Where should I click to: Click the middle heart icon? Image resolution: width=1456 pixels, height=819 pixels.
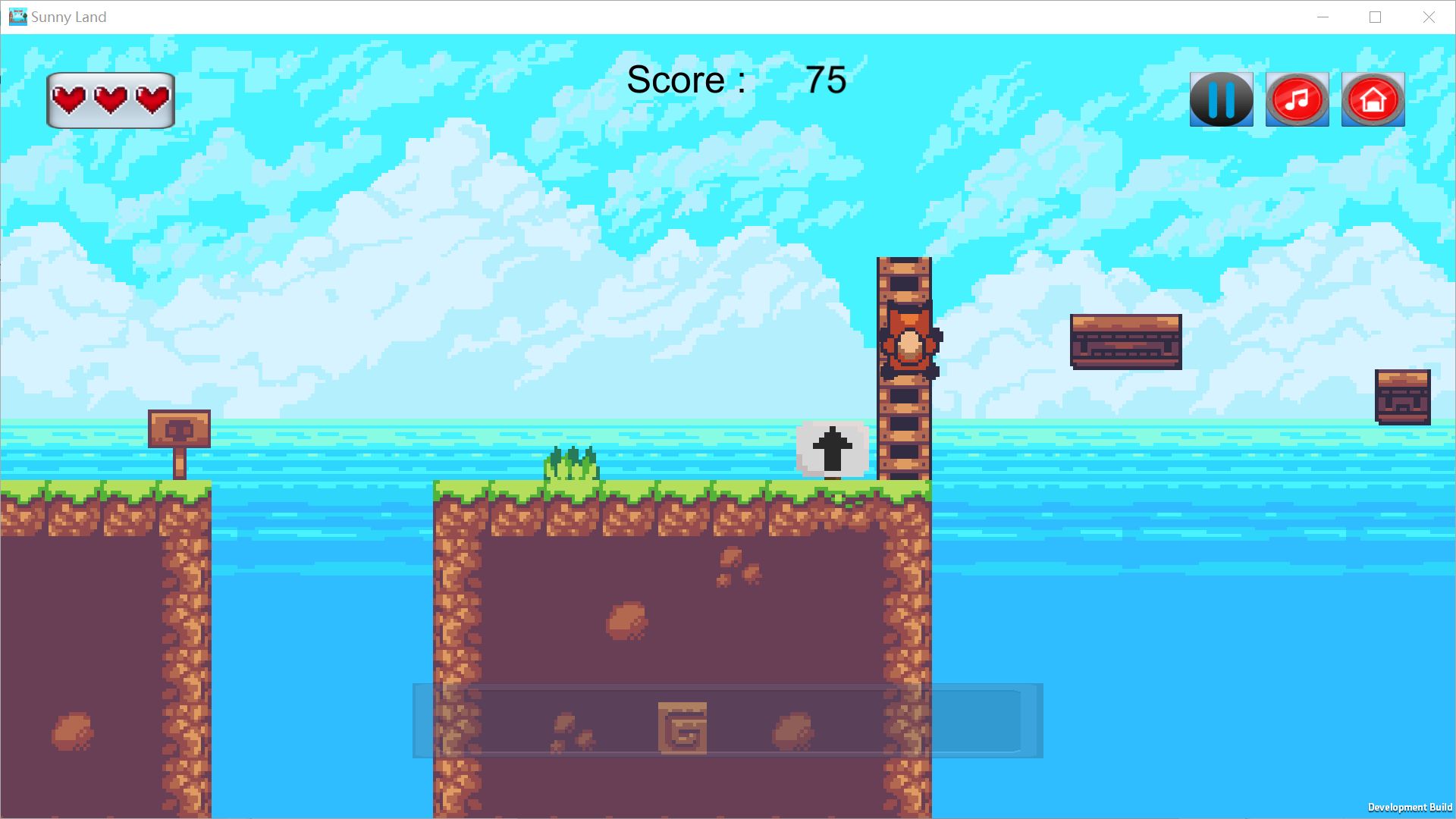tap(110, 99)
